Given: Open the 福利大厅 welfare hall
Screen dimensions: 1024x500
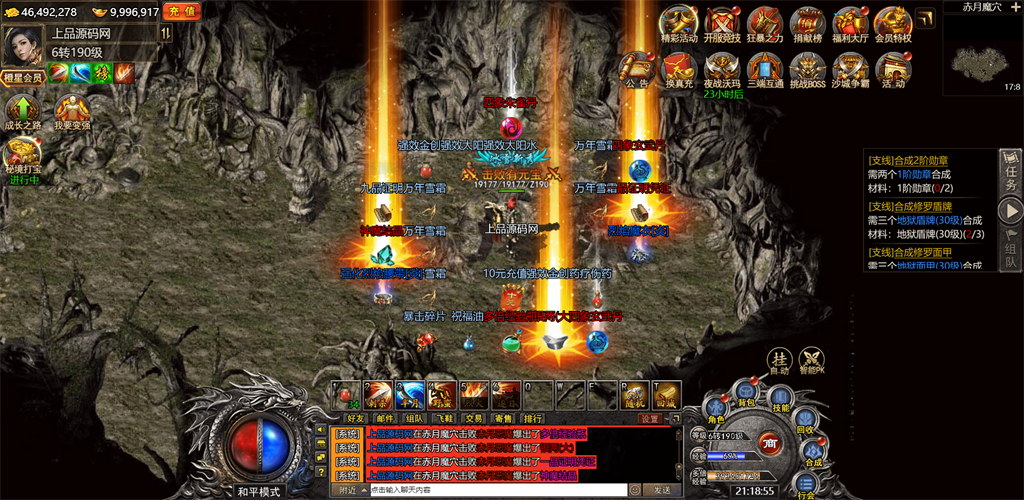Looking at the screenshot, I should point(851,26).
